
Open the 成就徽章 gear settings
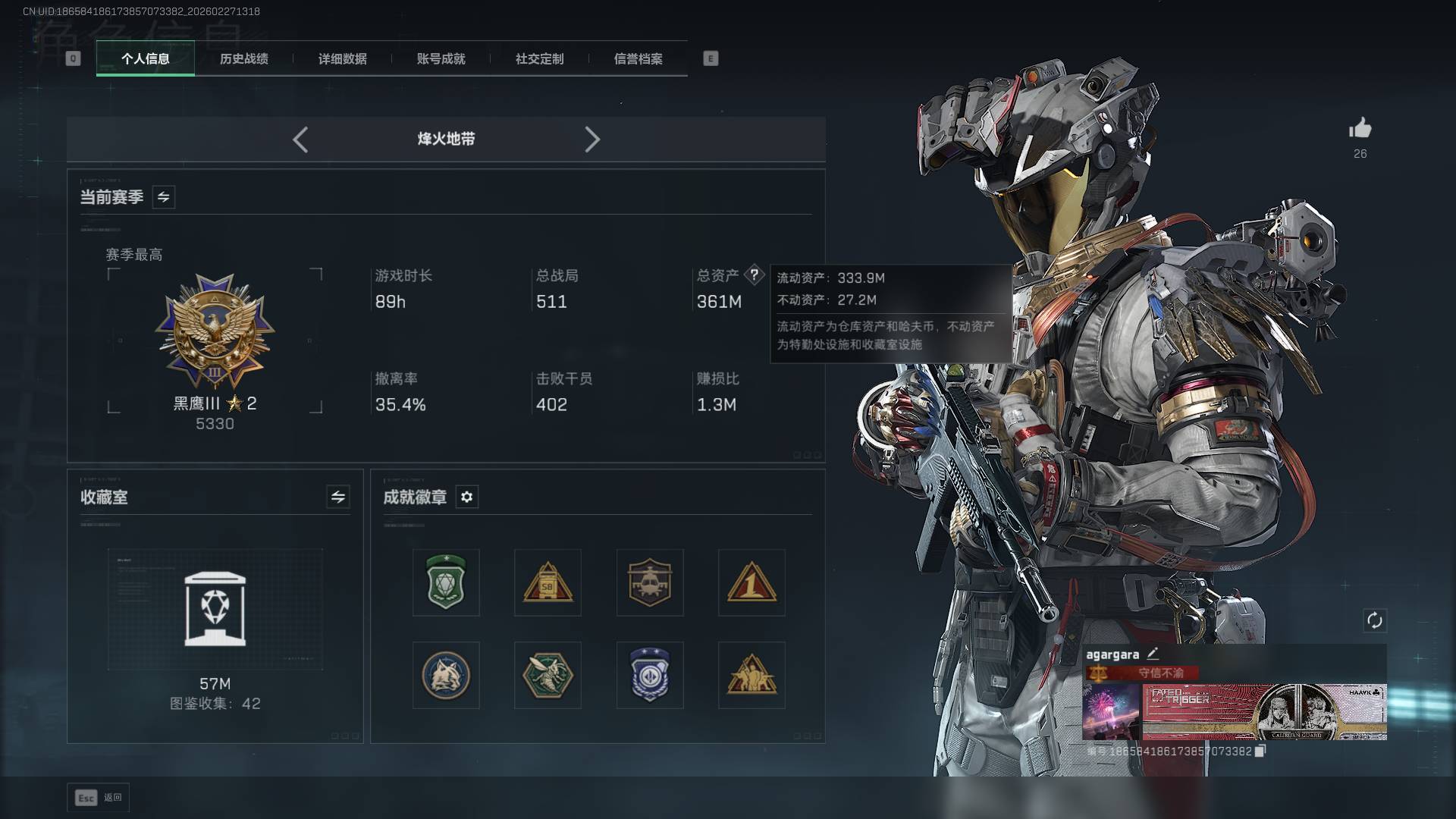tap(466, 497)
